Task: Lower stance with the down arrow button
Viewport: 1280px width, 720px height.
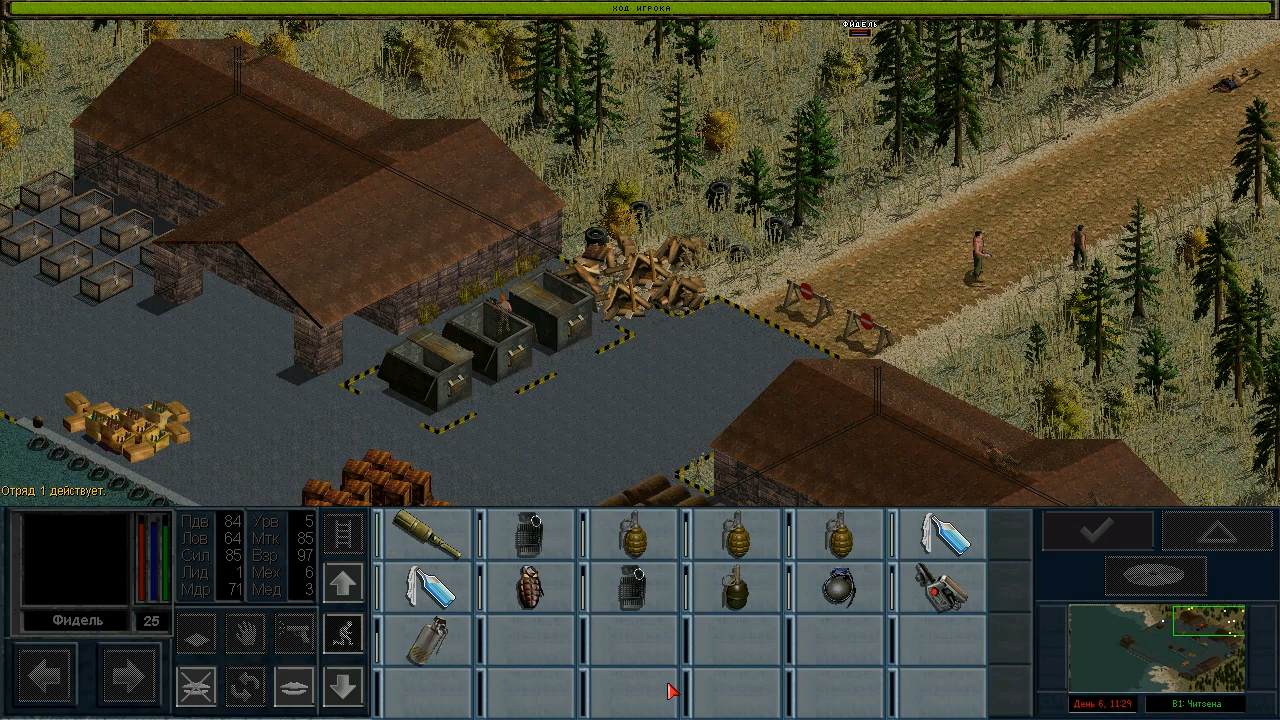Action: [343, 686]
